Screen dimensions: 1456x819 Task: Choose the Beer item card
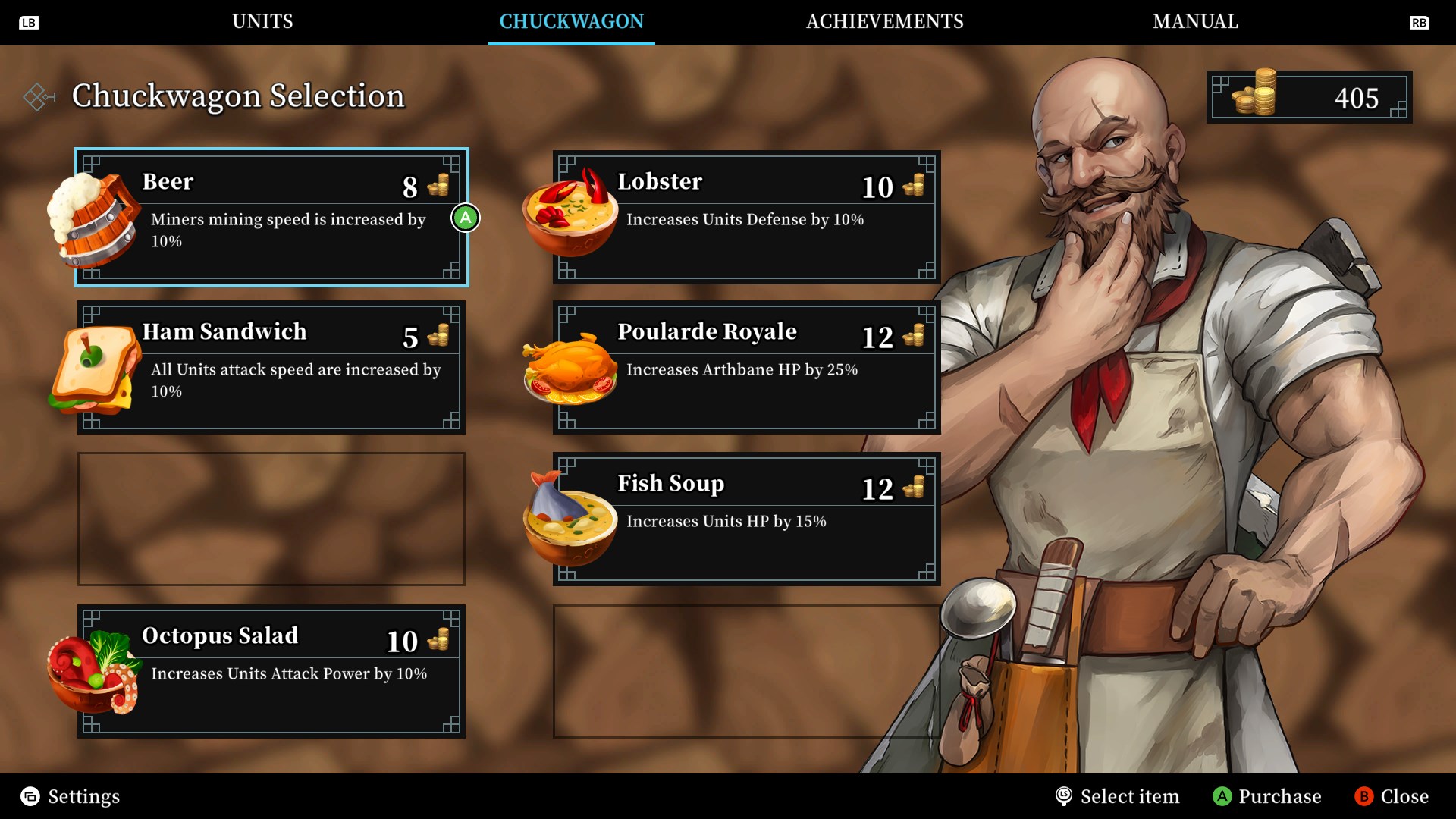(x=271, y=217)
